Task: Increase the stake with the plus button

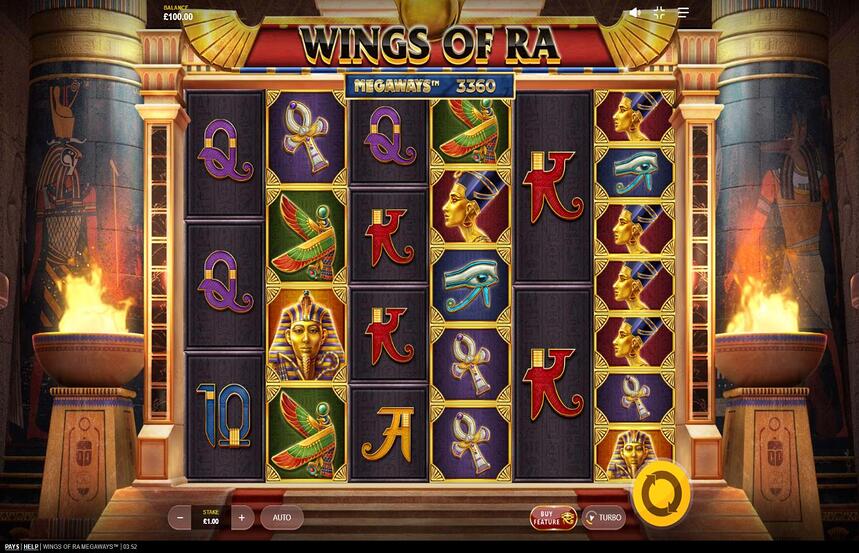Action: pyautogui.click(x=242, y=517)
